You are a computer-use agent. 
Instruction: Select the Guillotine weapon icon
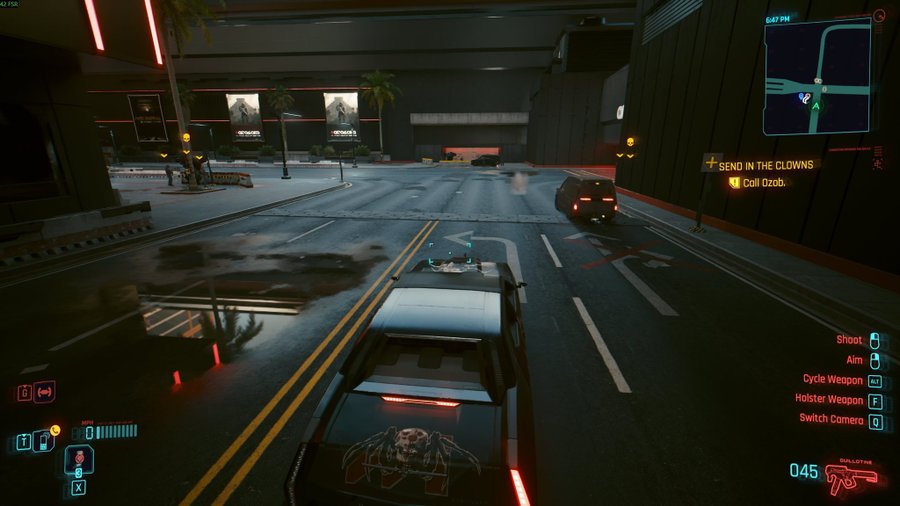click(851, 477)
